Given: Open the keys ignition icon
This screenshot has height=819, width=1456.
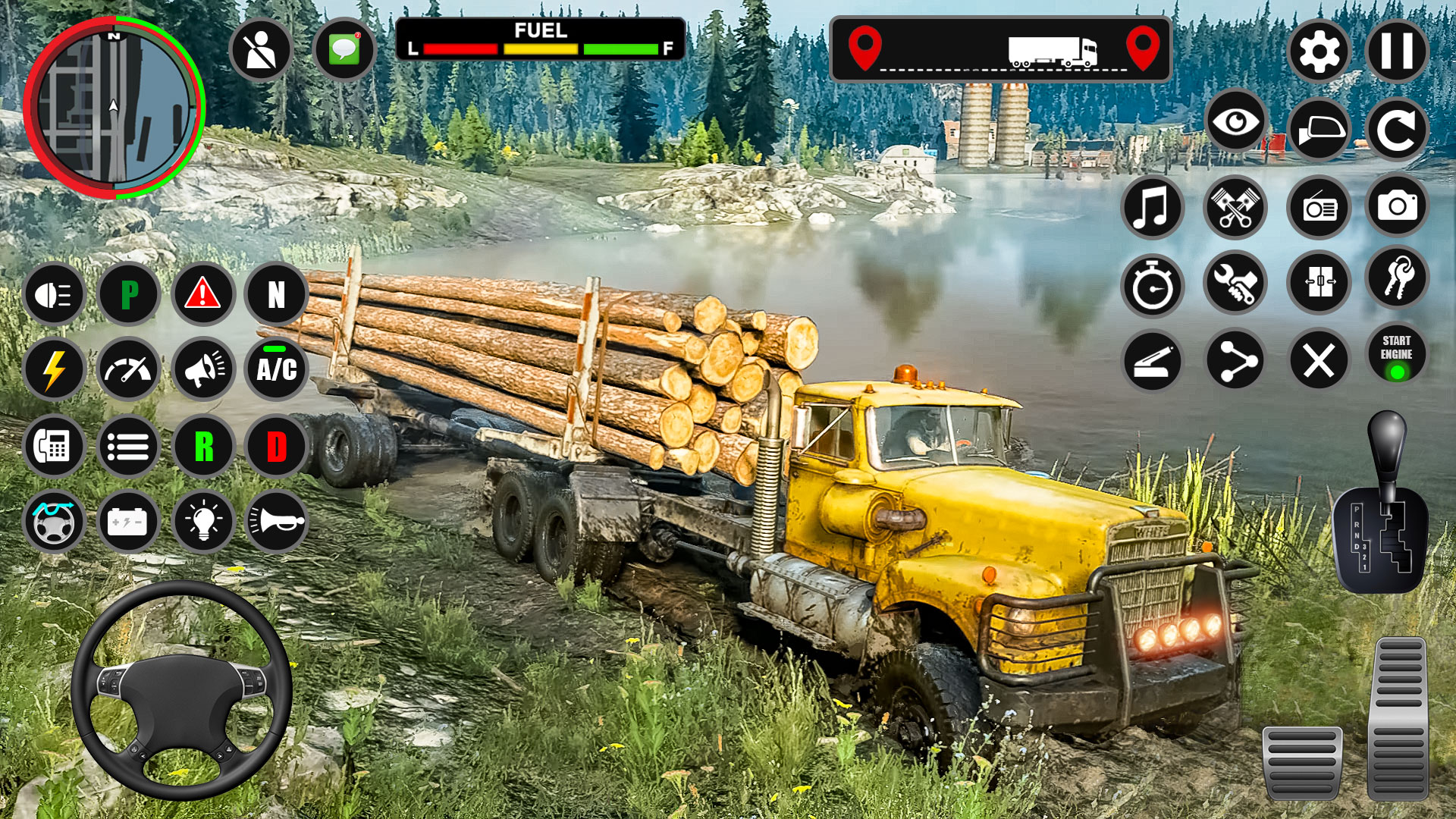Looking at the screenshot, I should point(1399,282).
